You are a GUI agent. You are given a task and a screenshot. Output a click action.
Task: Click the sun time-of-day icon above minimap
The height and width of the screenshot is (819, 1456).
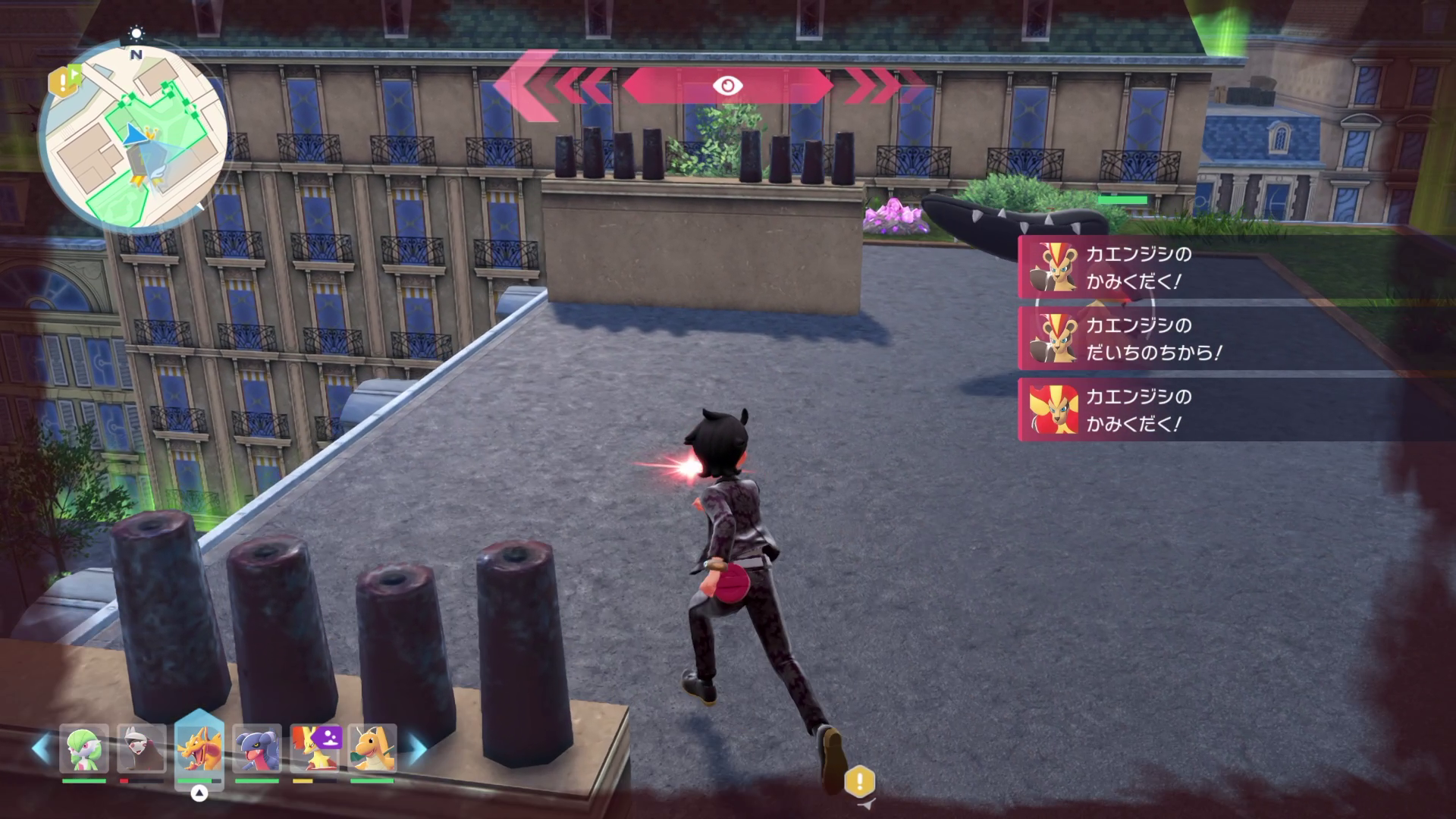(x=136, y=33)
